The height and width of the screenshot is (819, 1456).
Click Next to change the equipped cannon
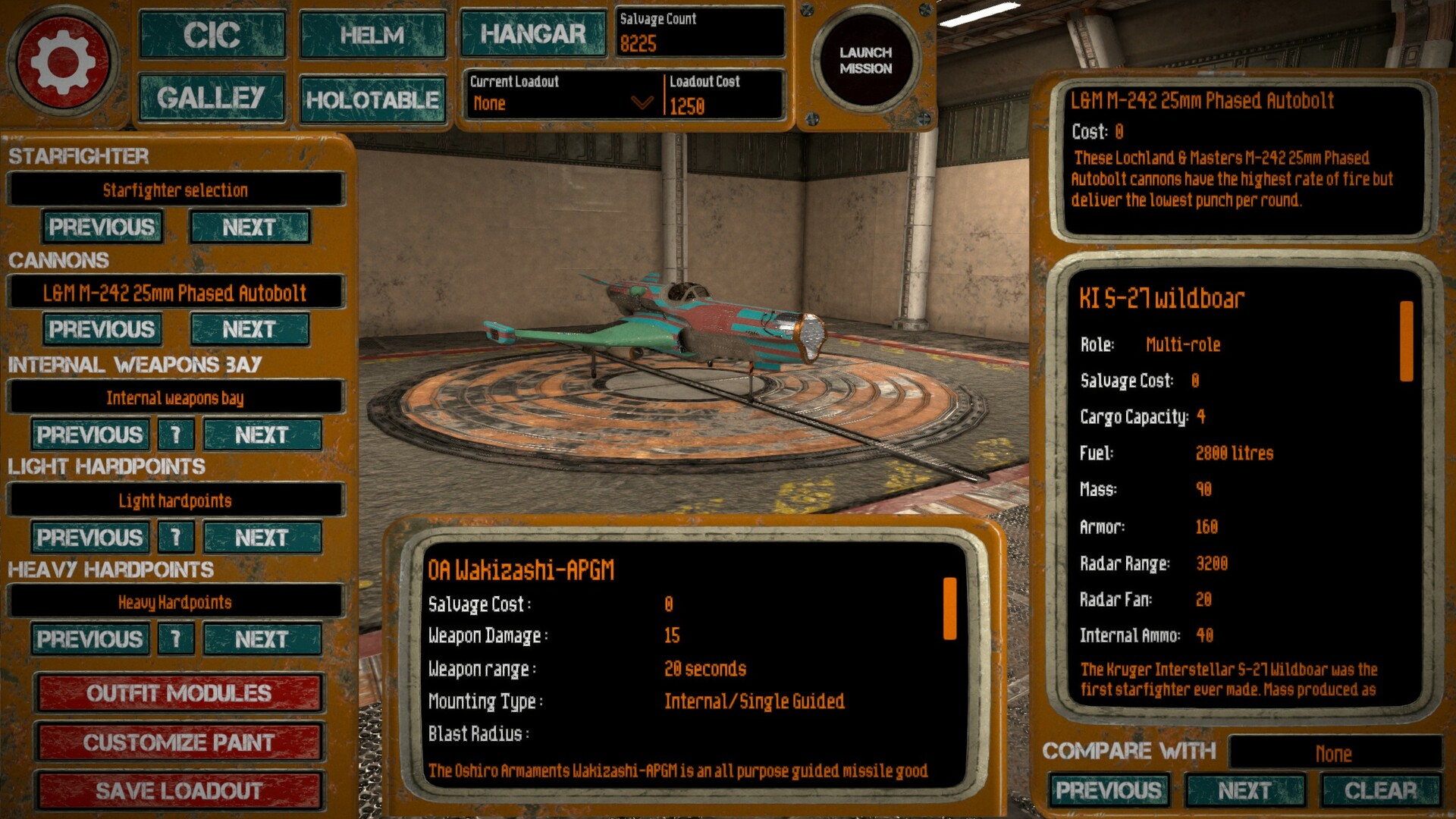[x=249, y=329]
